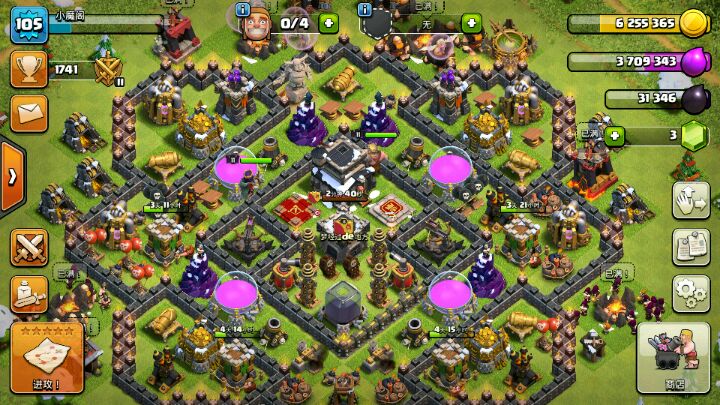The height and width of the screenshot is (405, 720).
Task: Show builder info via the blue i icon
Action: (242, 9)
